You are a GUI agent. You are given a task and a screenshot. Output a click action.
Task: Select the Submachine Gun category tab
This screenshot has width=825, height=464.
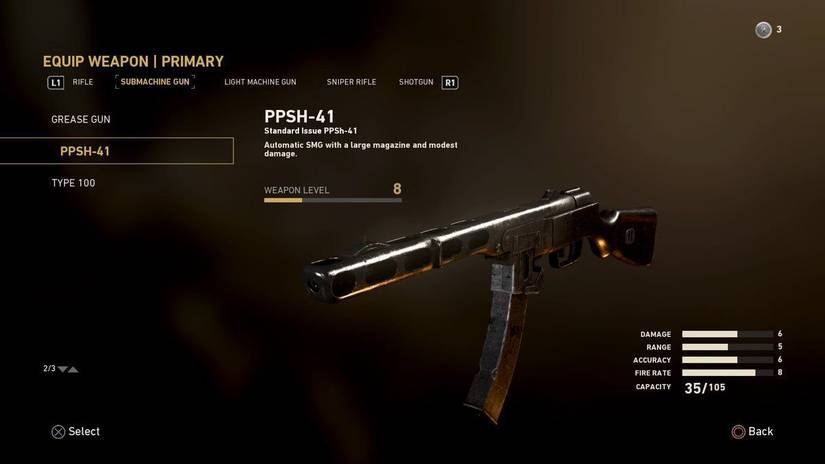pos(155,82)
